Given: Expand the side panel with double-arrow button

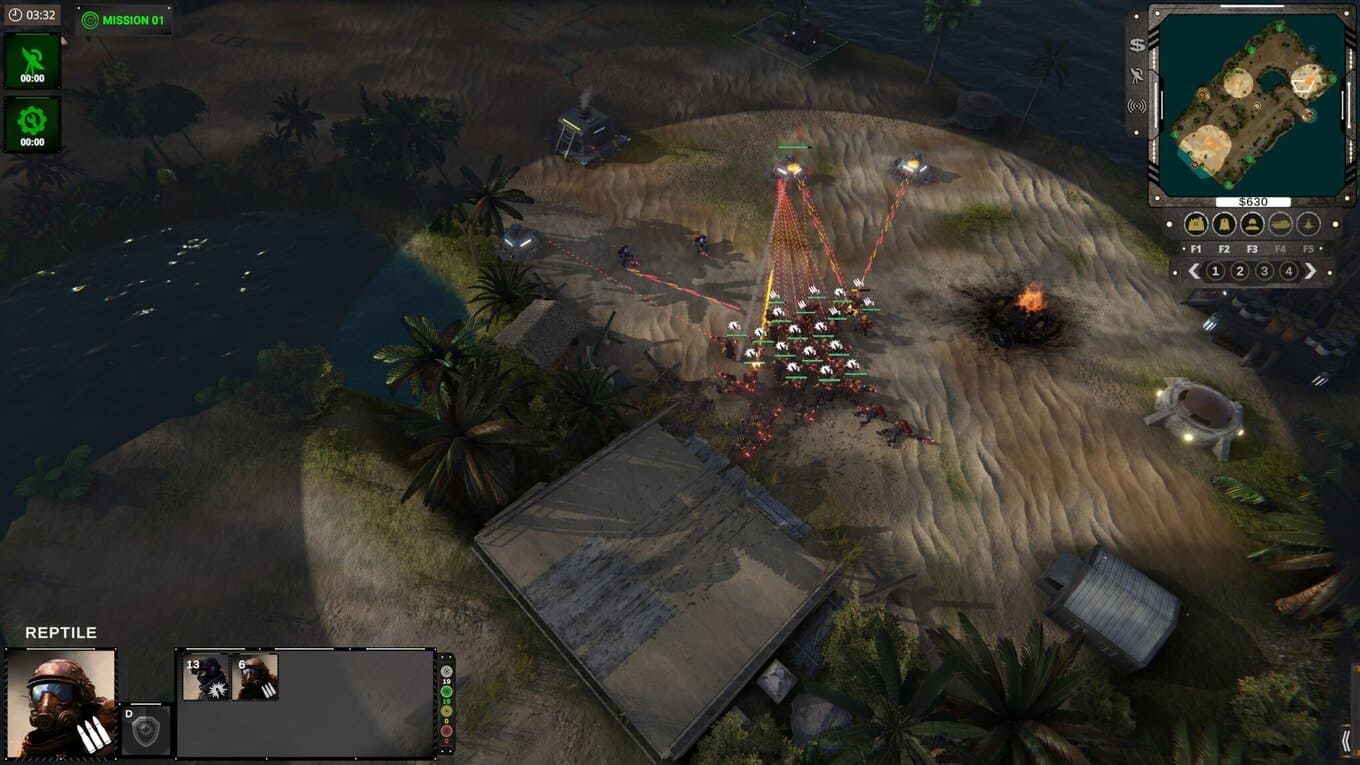Looking at the screenshot, I should pyautogui.click(x=1346, y=741).
